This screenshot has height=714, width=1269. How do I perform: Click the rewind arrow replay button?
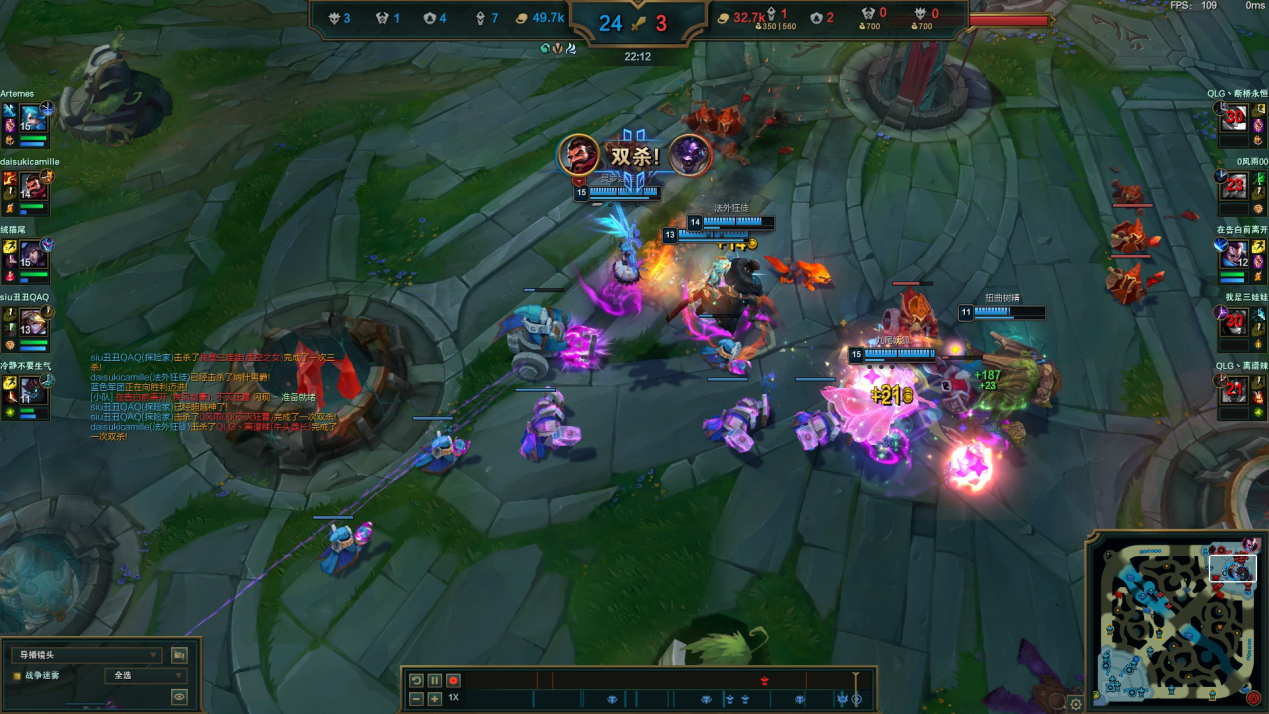[417, 680]
